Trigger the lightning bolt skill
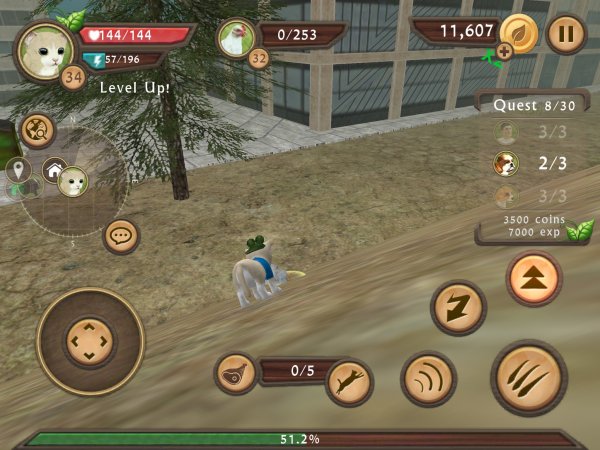 [458, 307]
